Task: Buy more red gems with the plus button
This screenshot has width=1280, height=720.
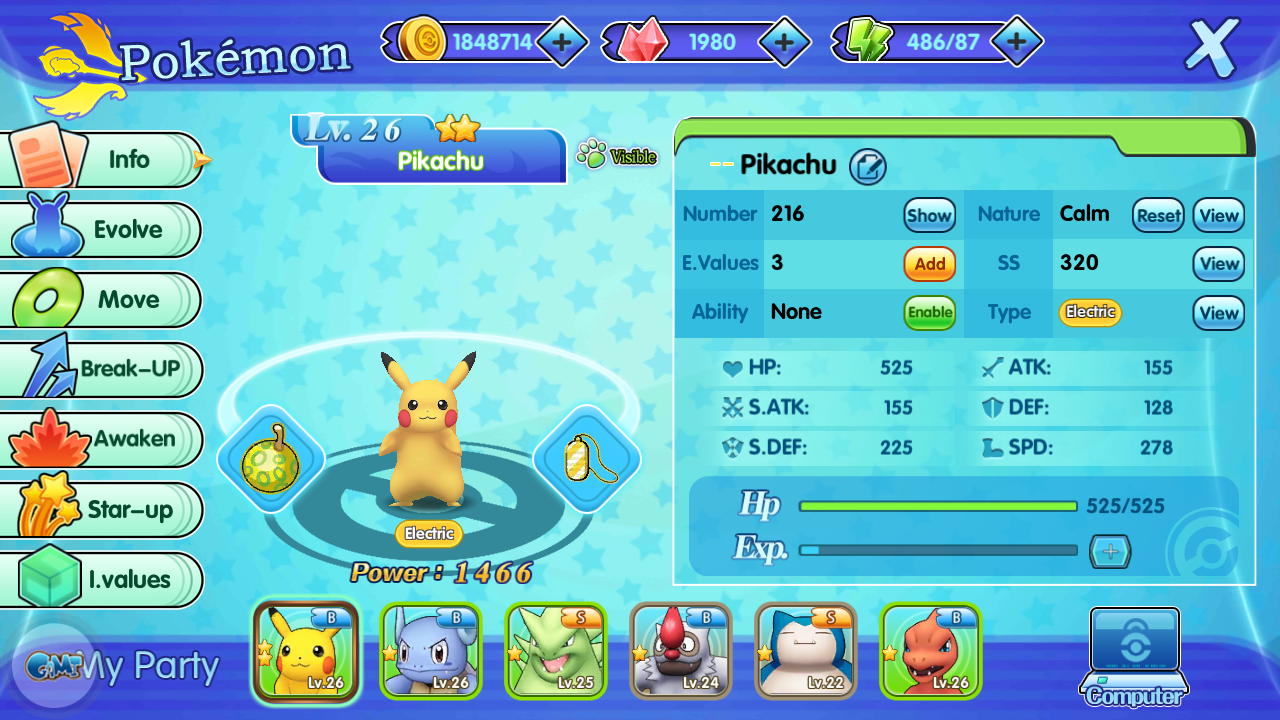Action: [785, 42]
